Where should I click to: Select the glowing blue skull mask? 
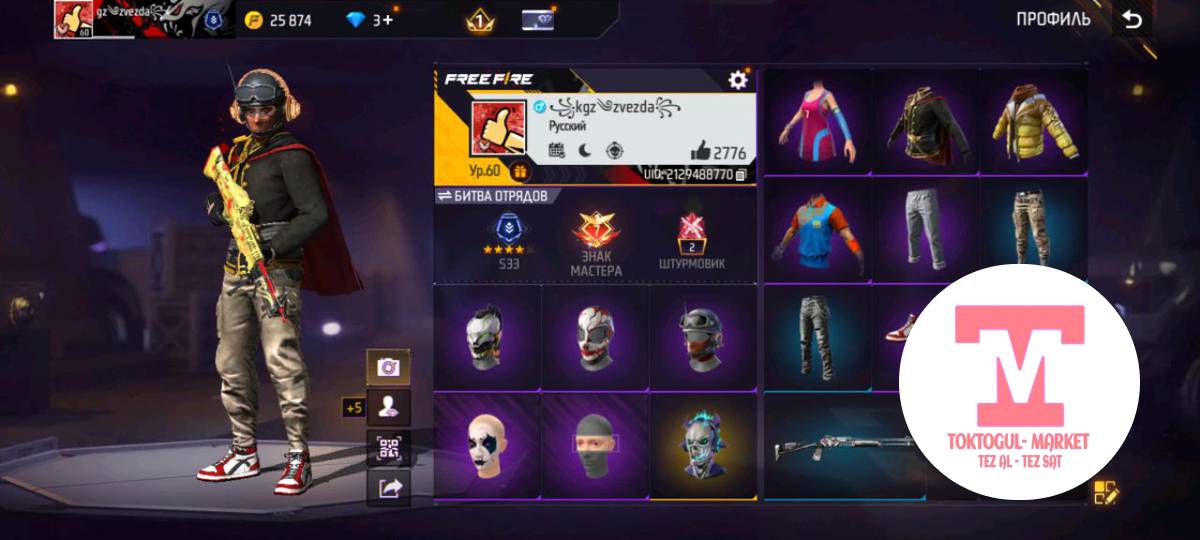pos(702,443)
